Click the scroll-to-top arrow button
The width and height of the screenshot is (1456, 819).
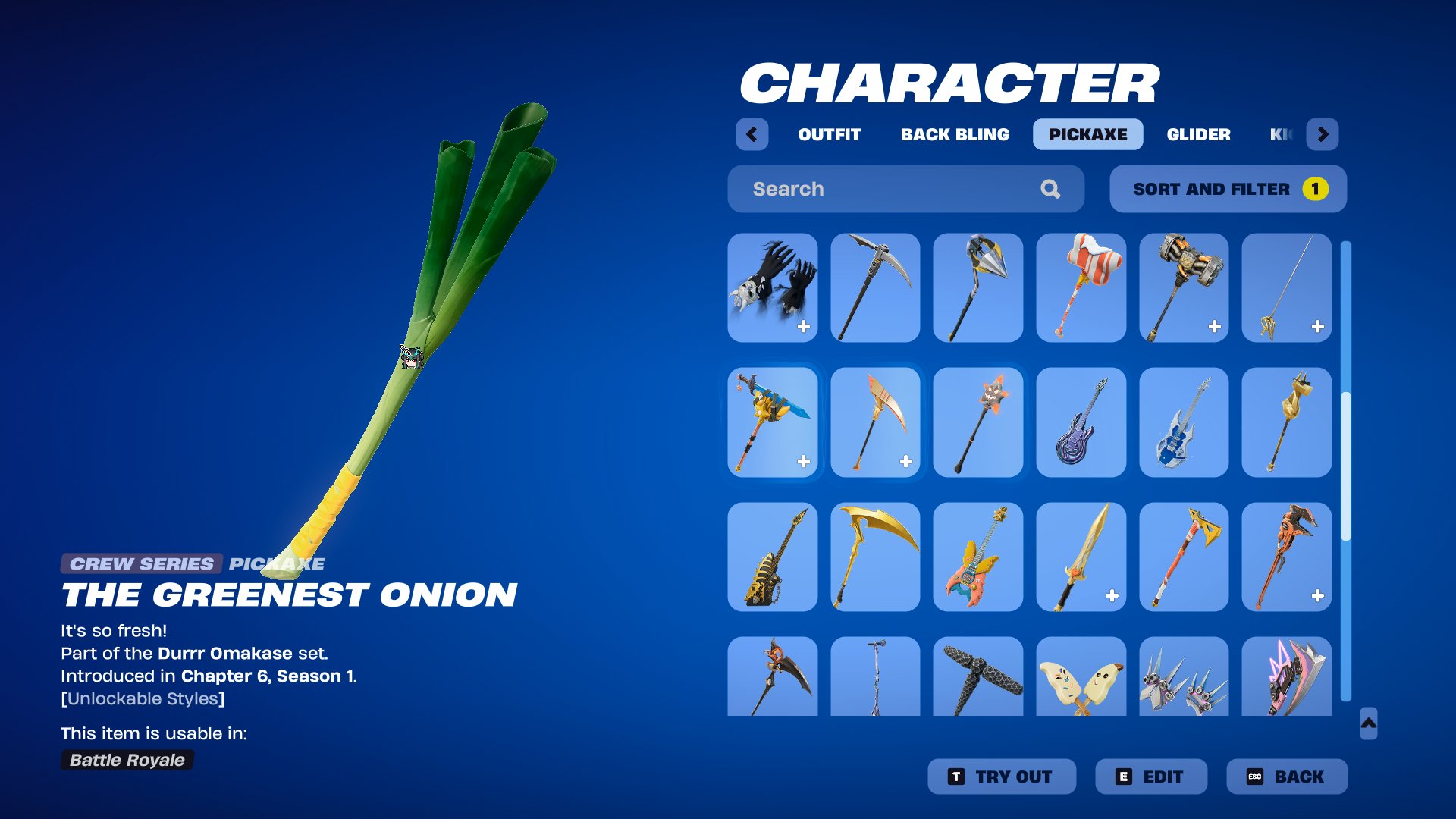coord(1368,723)
